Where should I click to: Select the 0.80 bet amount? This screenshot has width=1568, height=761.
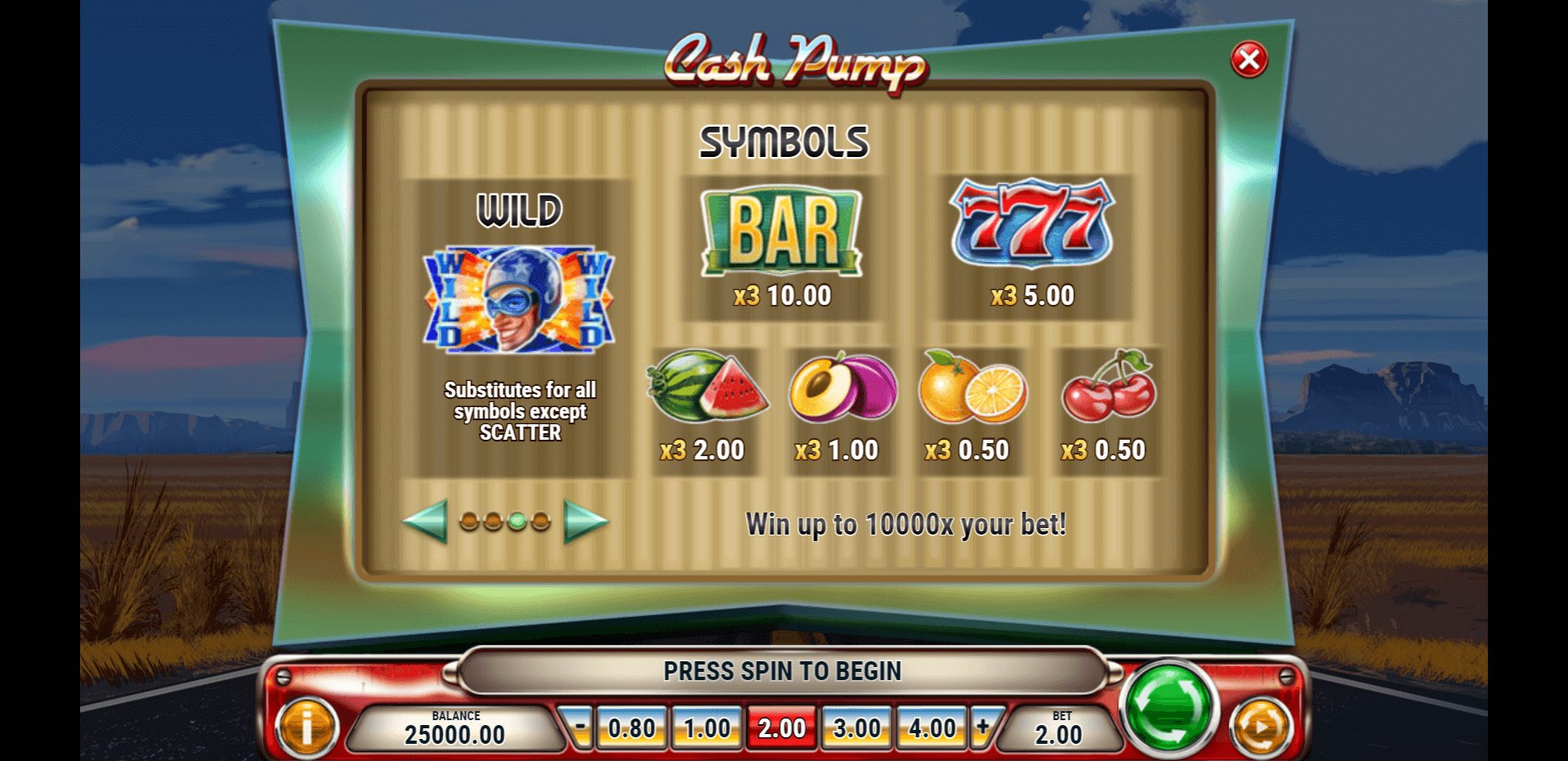632,727
